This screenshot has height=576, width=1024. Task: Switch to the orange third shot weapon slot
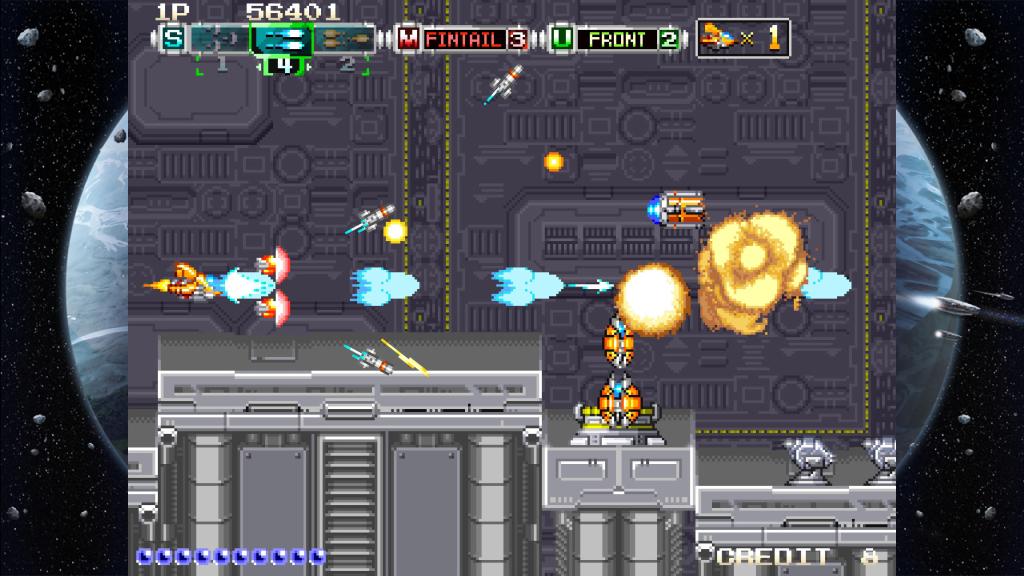(346, 40)
